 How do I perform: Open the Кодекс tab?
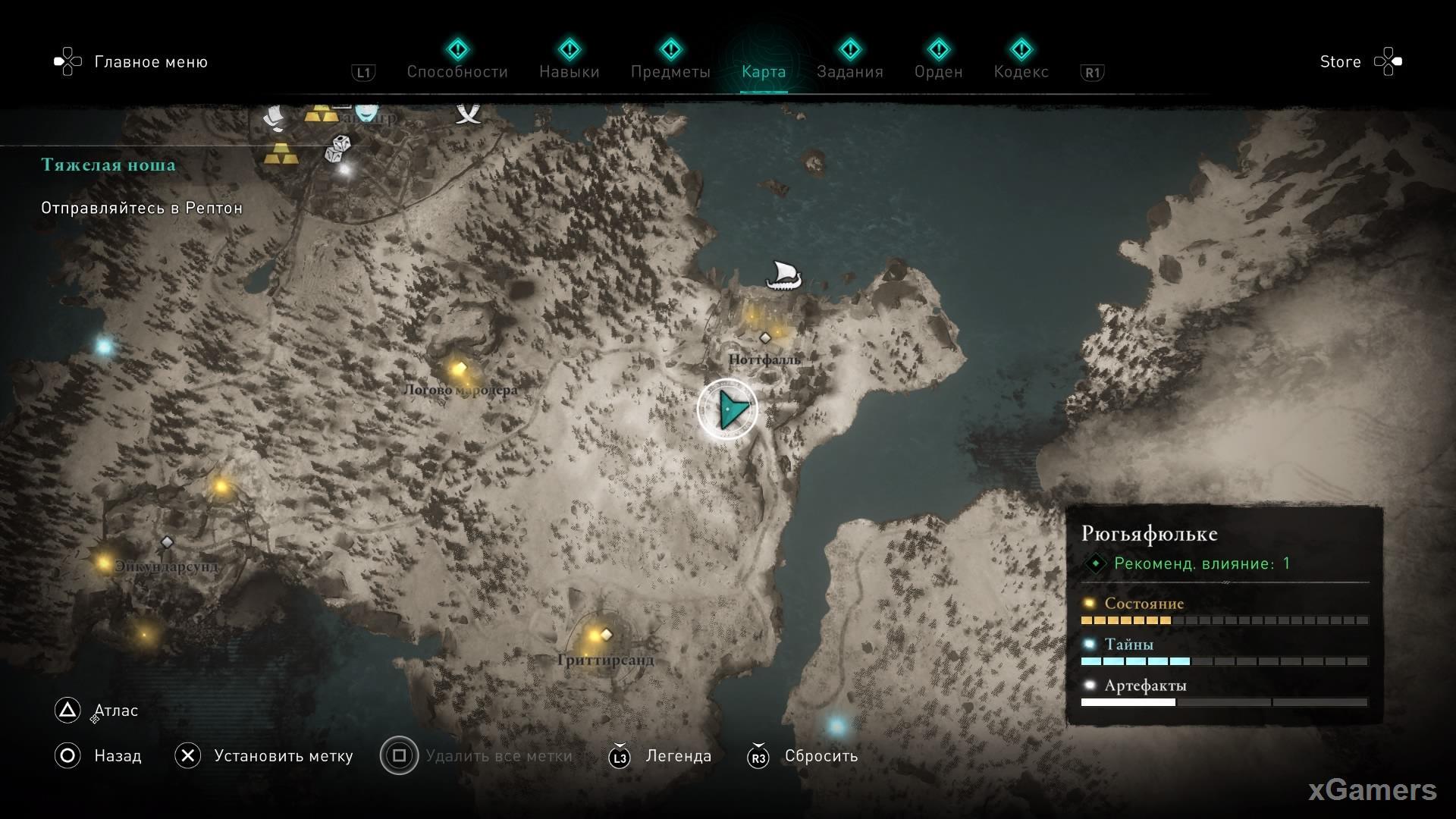coord(1021,71)
